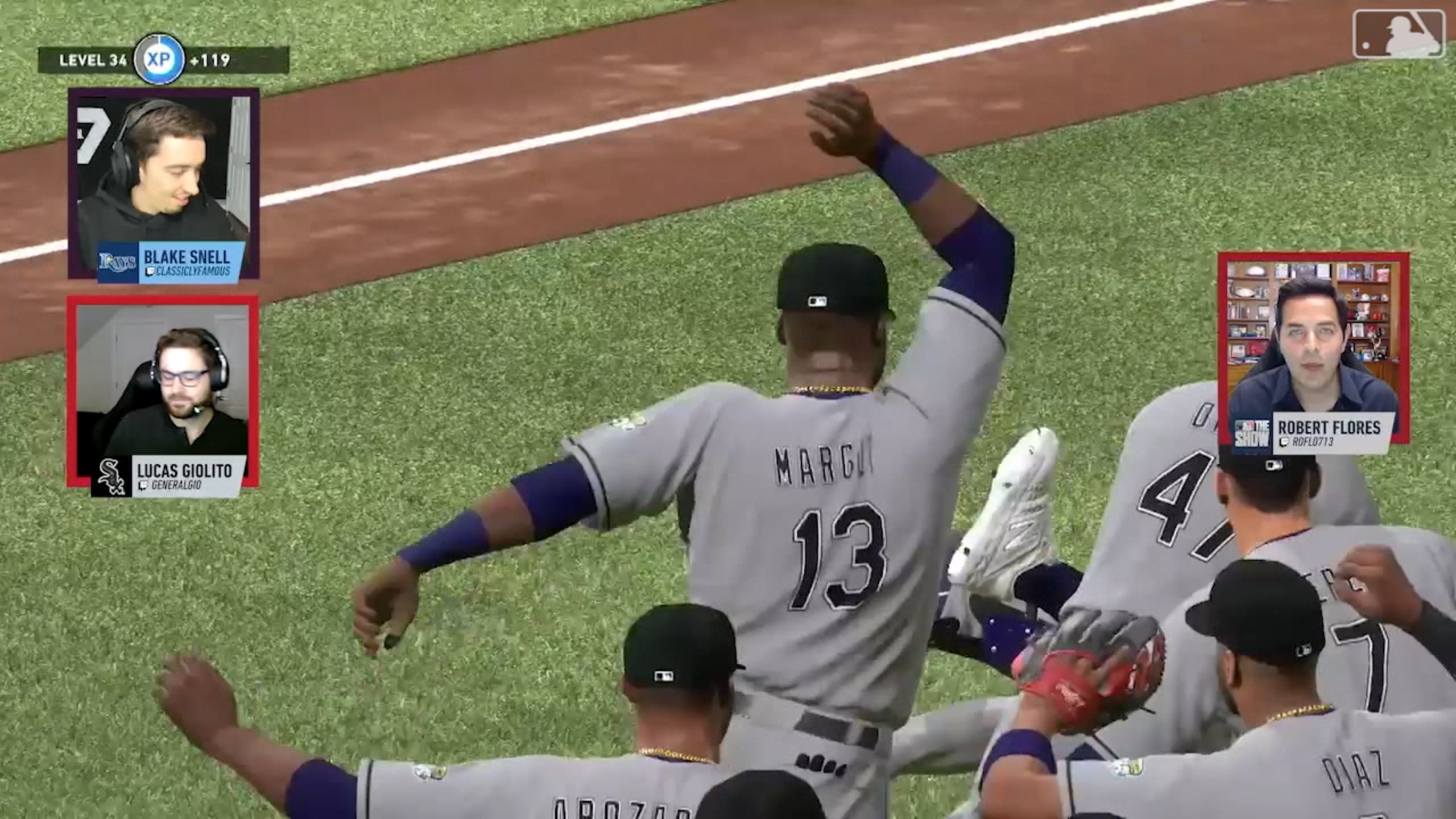Screen dimensions: 1456x819
Task: Click the blue XP badge icon
Action: 159,59
